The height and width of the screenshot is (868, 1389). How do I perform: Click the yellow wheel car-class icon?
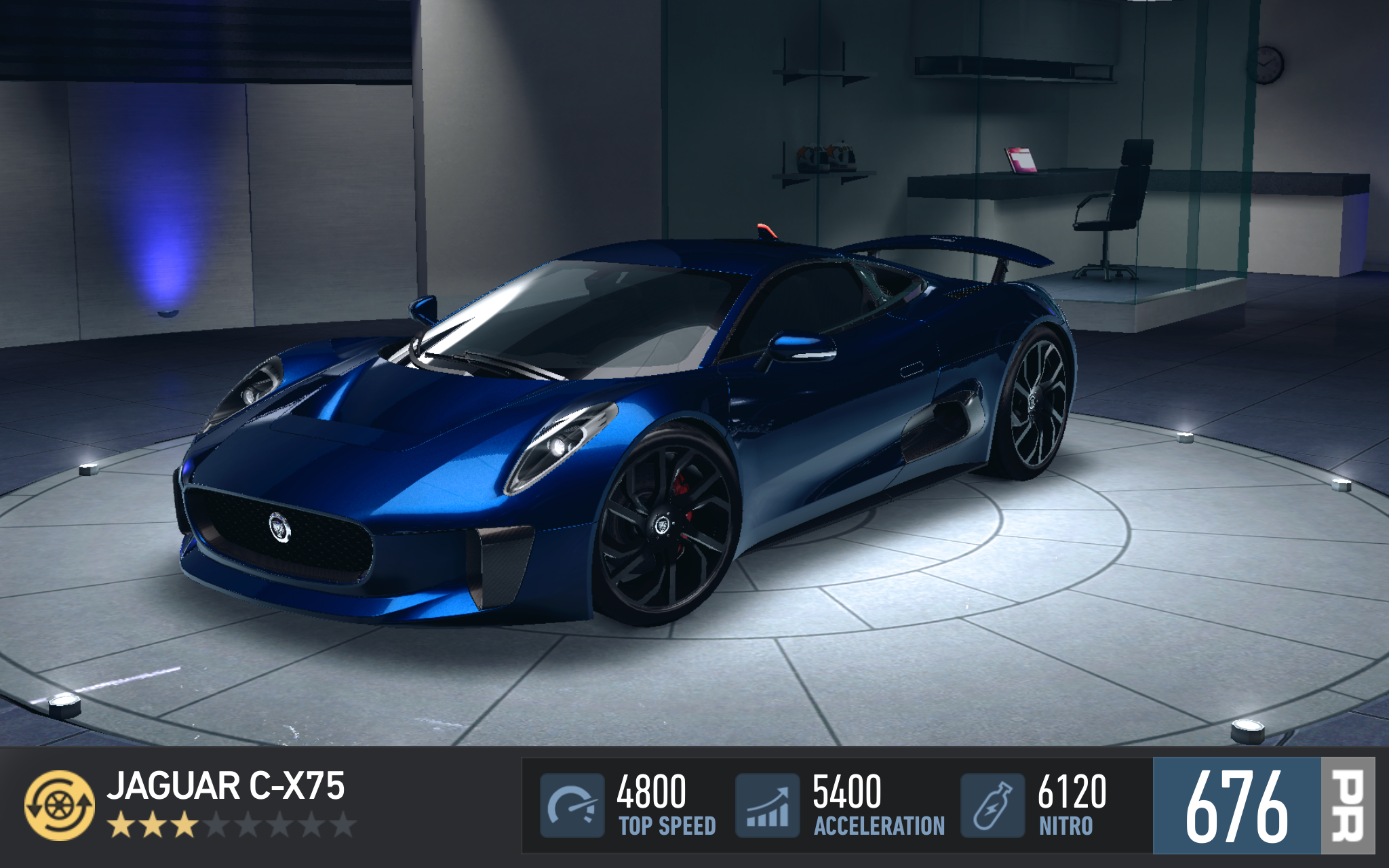(60, 805)
